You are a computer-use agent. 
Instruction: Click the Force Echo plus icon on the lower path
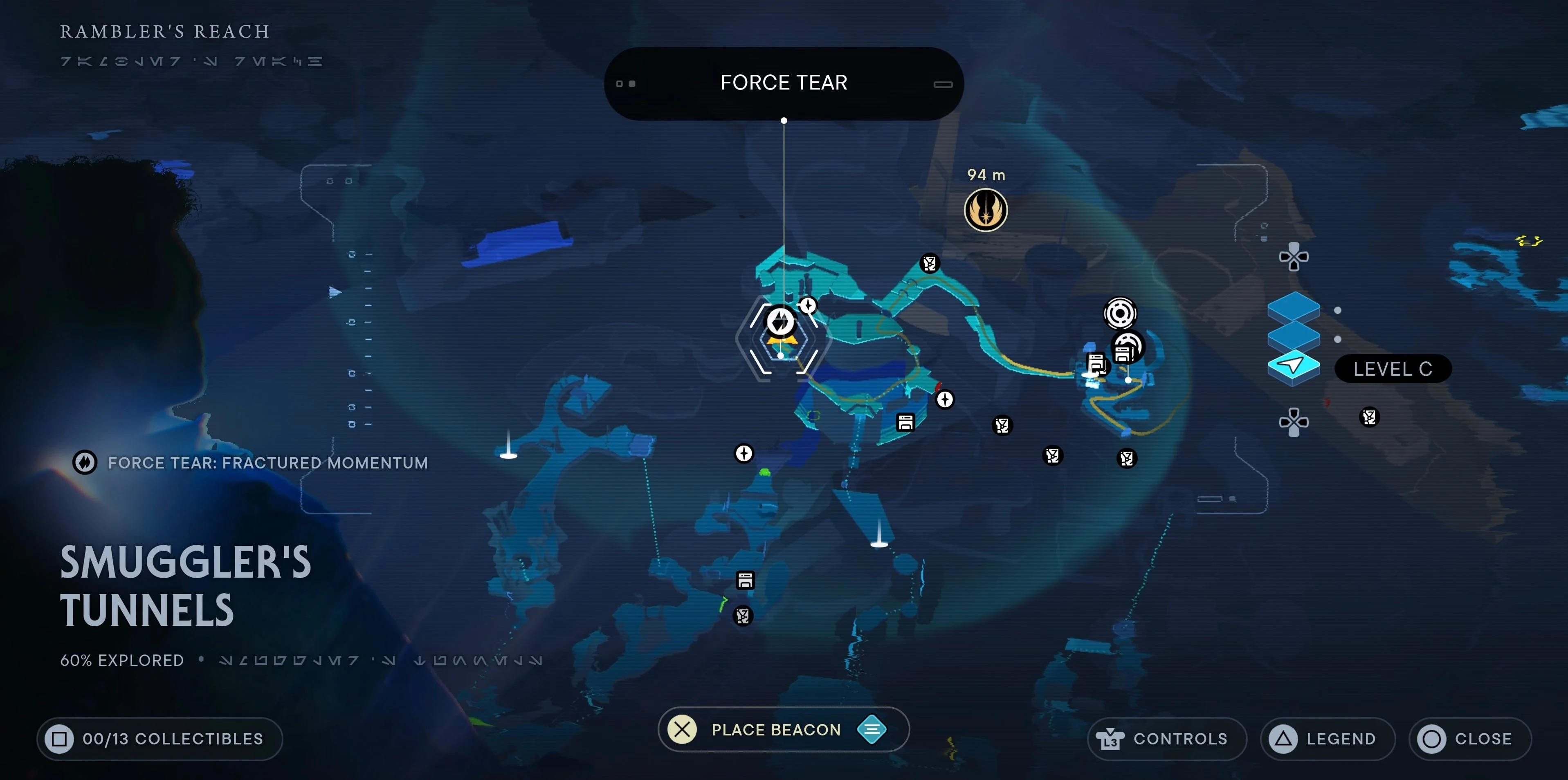[744, 454]
